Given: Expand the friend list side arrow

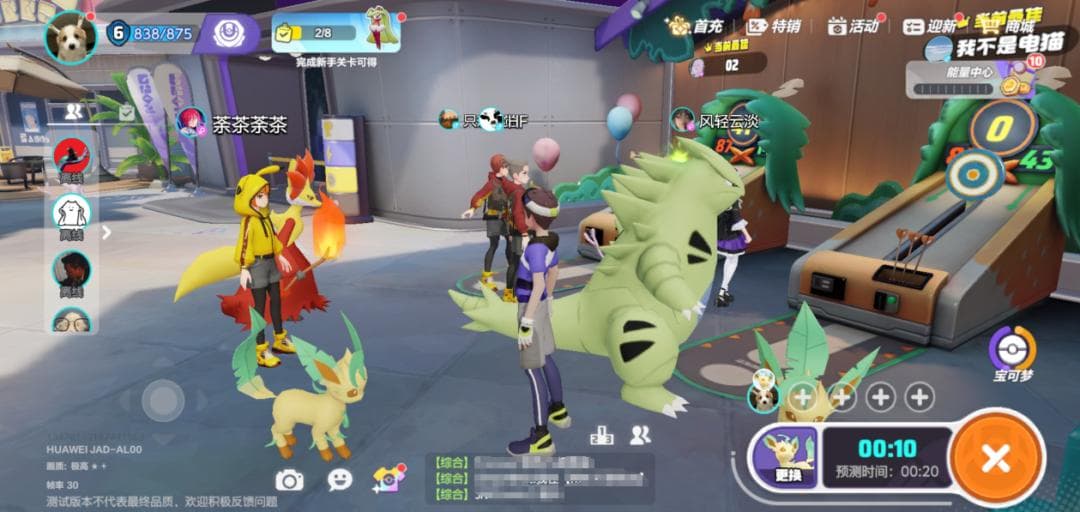Looking at the screenshot, I should click(107, 232).
